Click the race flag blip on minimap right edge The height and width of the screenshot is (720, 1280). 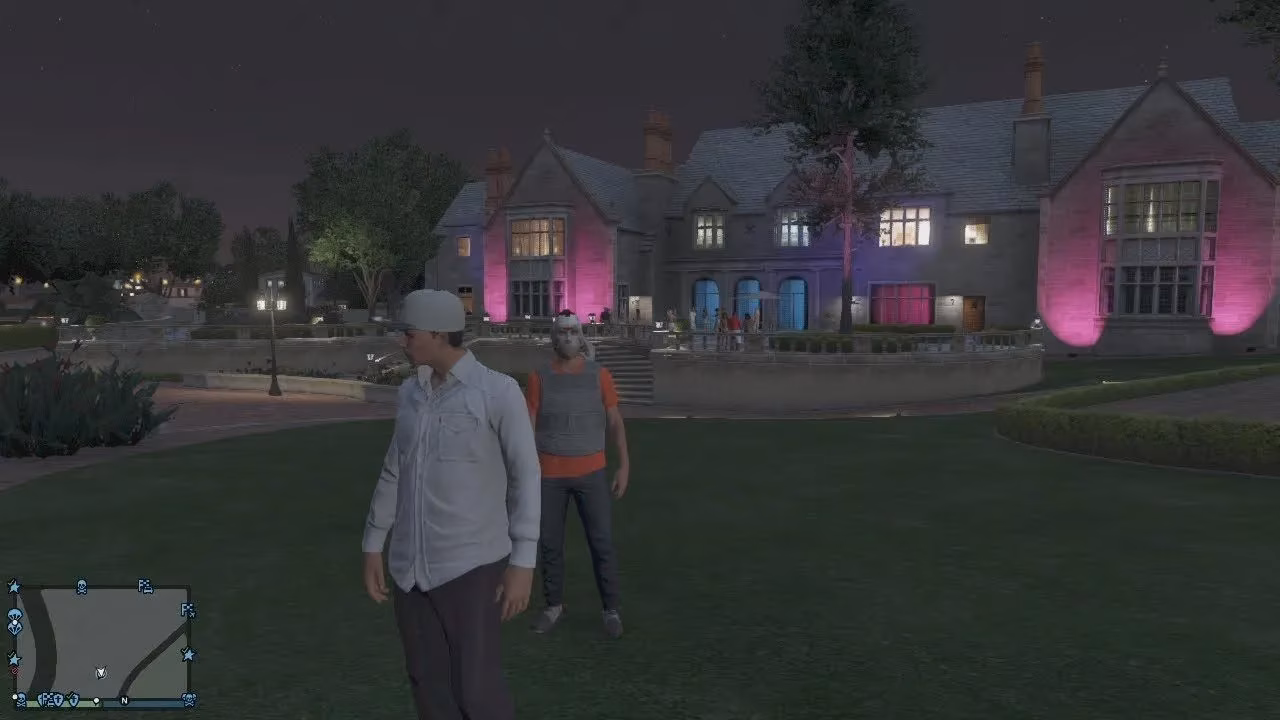(x=187, y=611)
